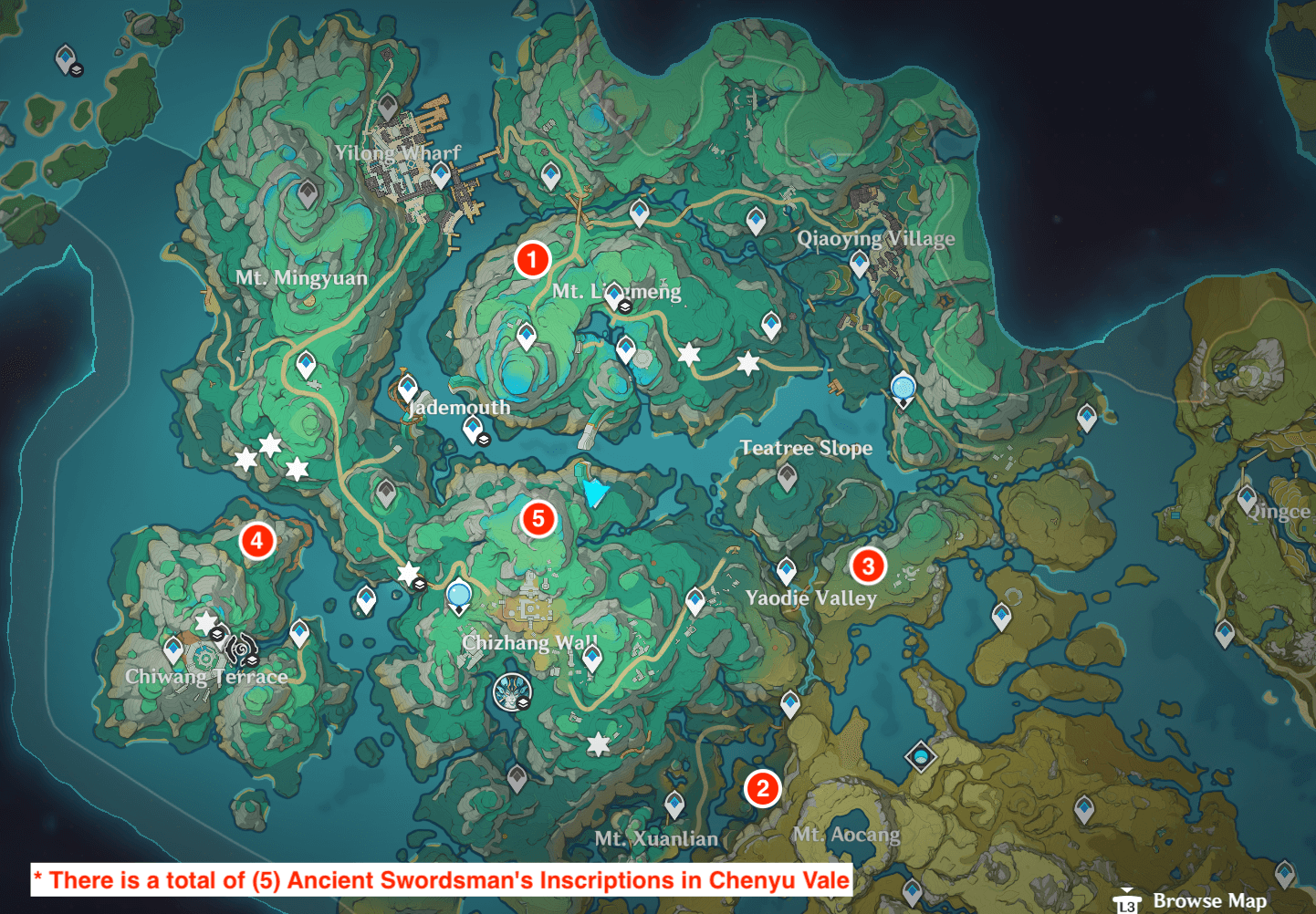Open the red marker 3 in Yaodie Valley
The width and height of the screenshot is (1316, 914).
pyautogui.click(x=868, y=566)
